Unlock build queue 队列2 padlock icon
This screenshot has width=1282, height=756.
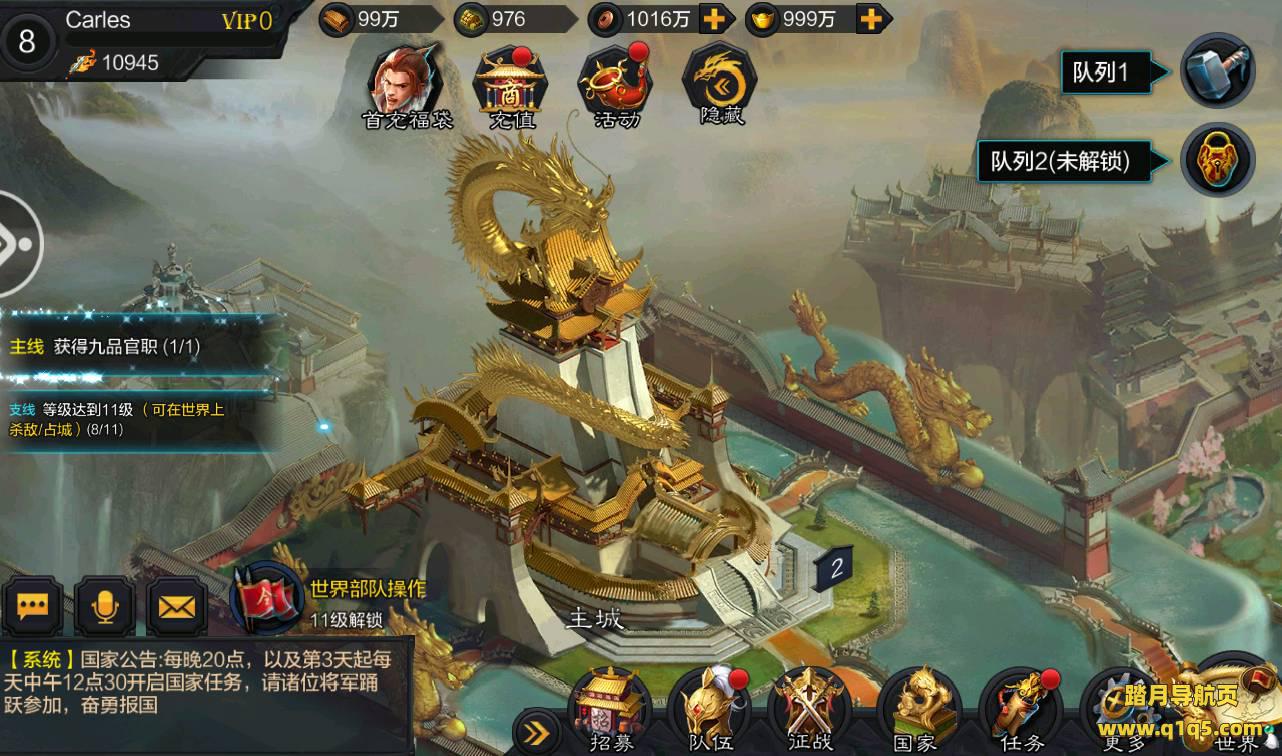click(x=1217, y=159)
